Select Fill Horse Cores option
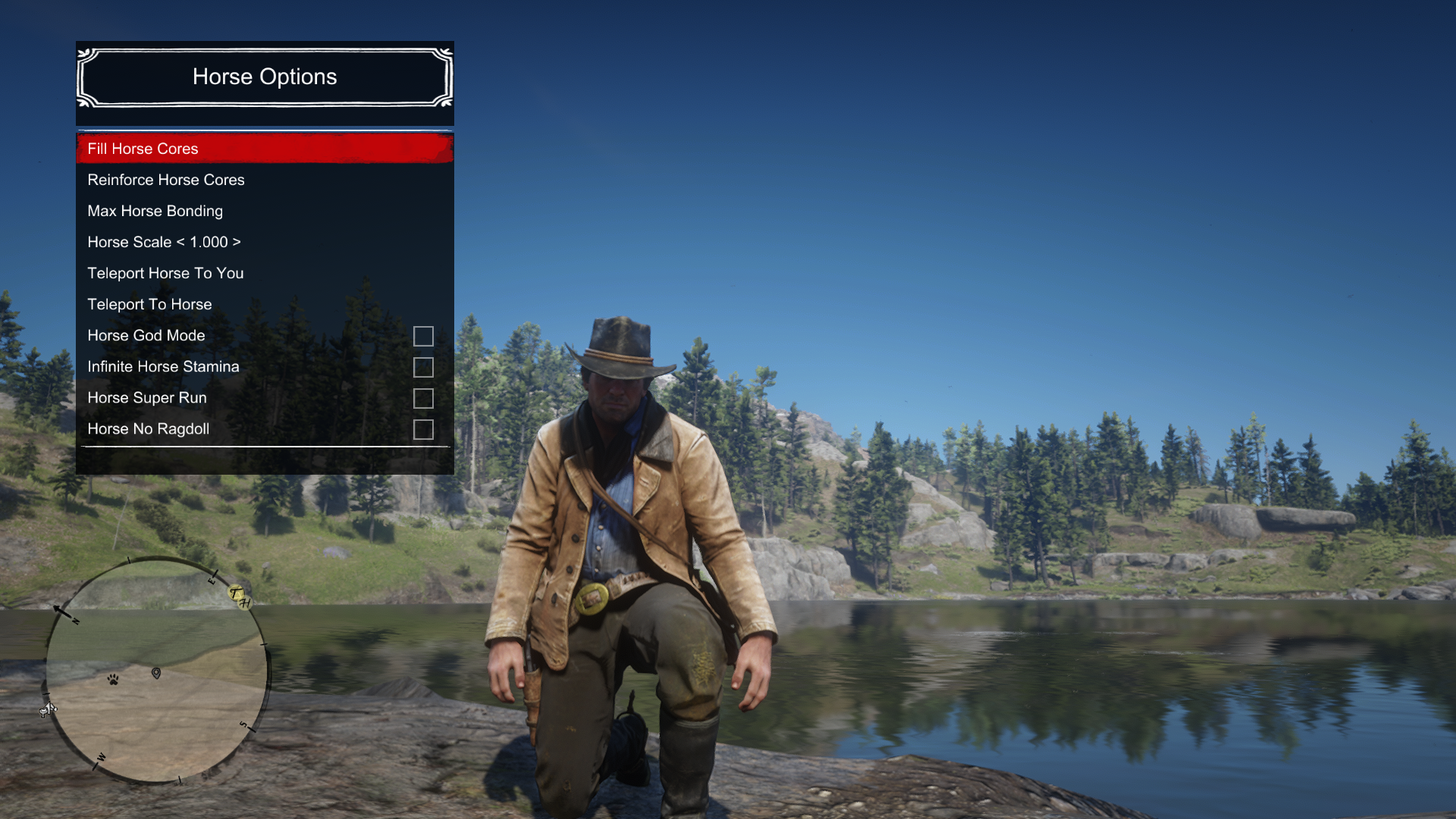Image resolution: width=1456 pixels, height=819 pixels. pyautogui.click(x=143, y=149)
